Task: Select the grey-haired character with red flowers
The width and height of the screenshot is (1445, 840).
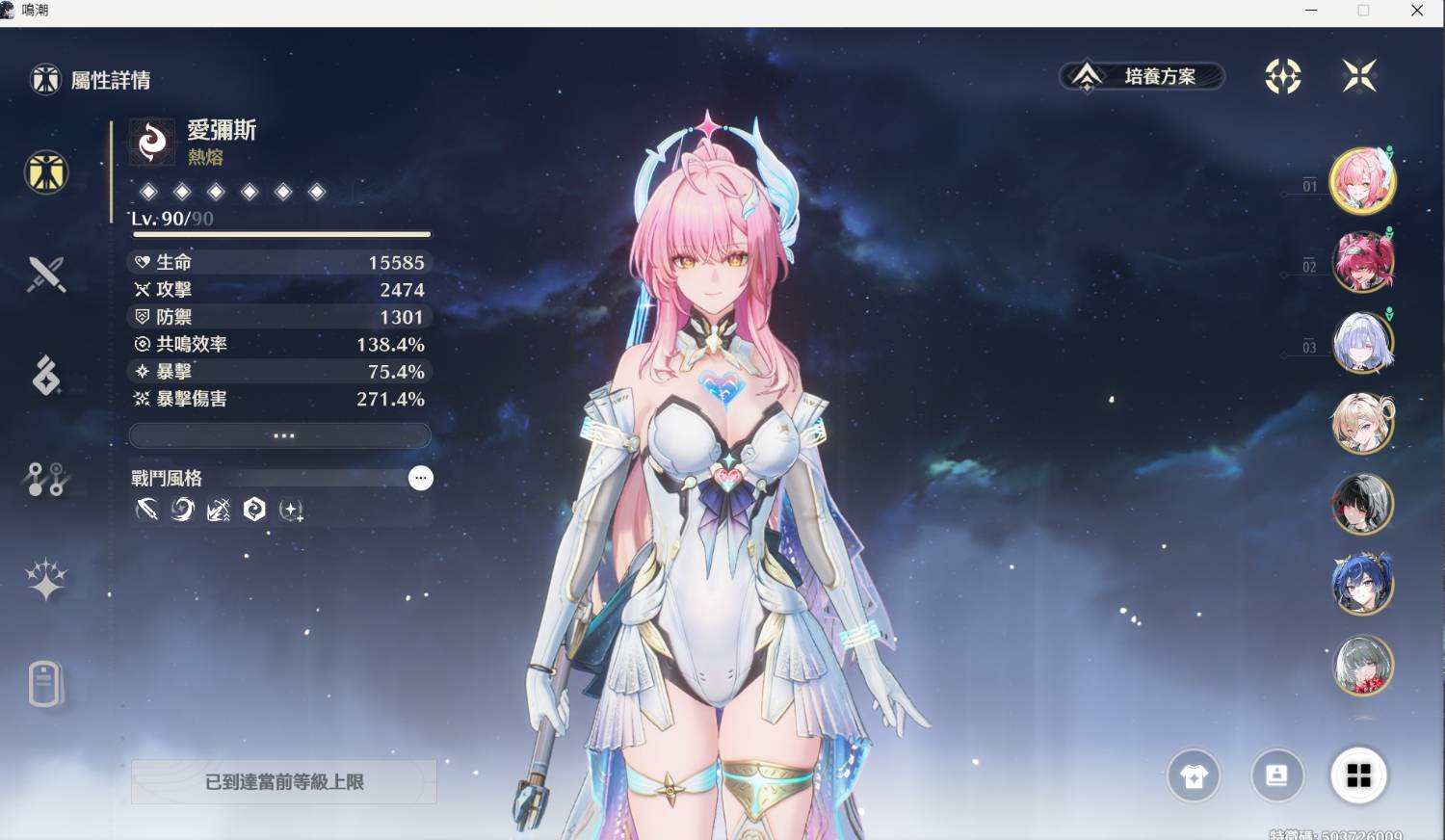Action: pos(1362,665)
